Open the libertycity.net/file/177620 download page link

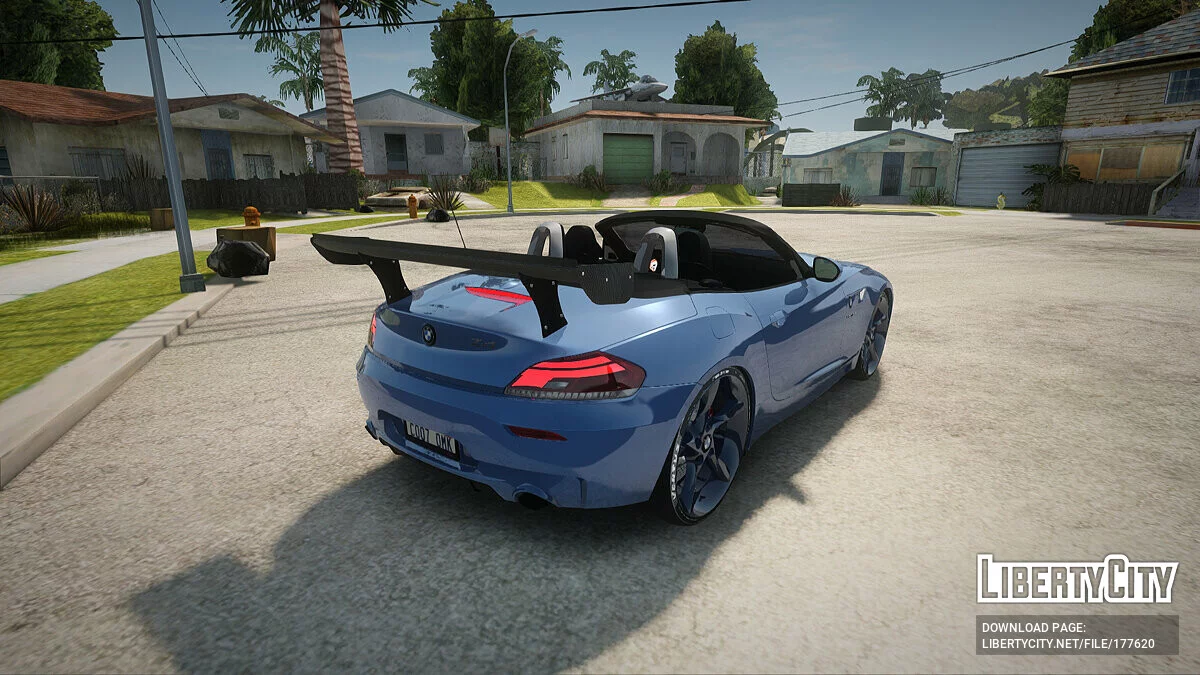1067,643
